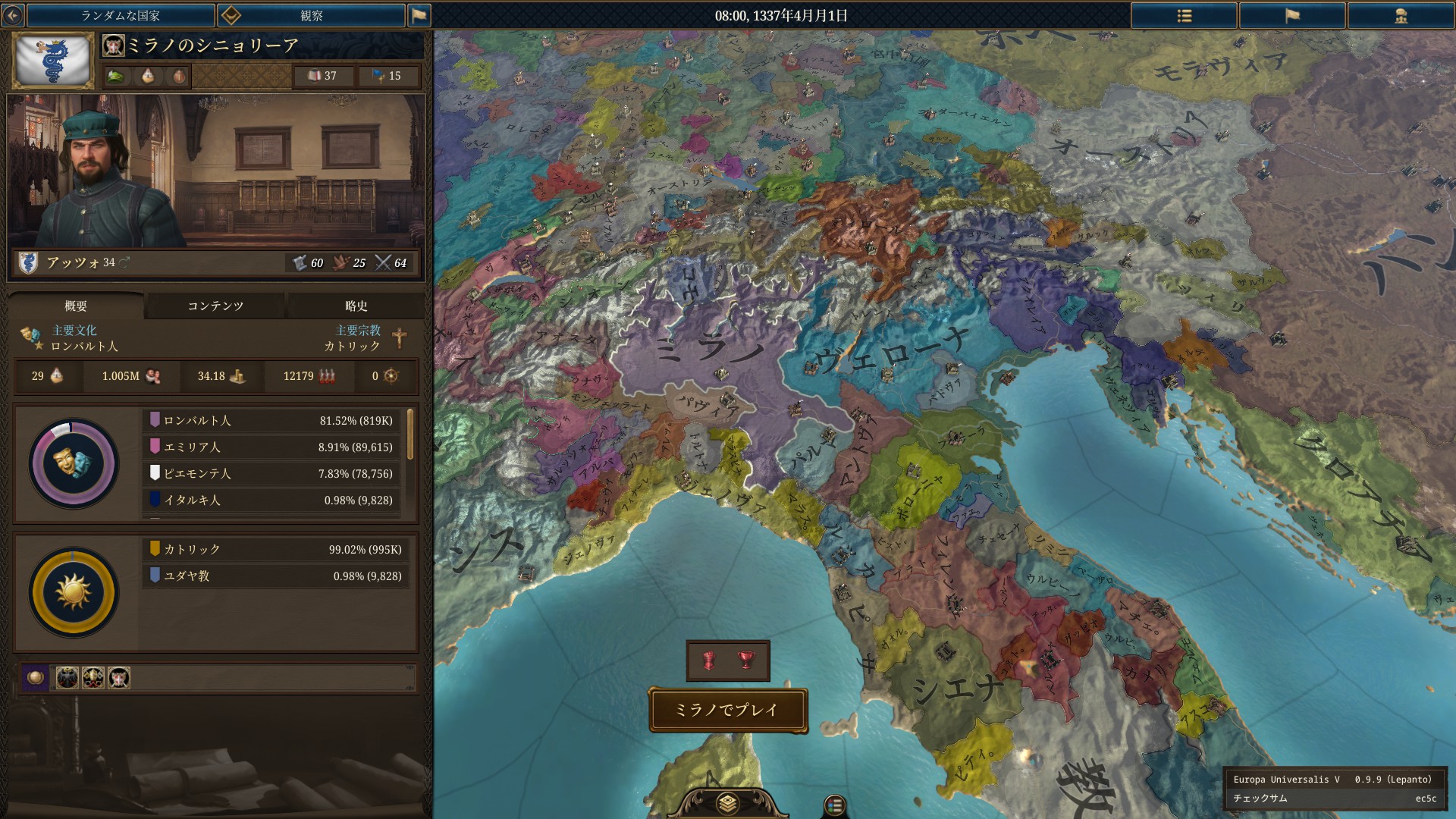Click the カトリック main religion link
Image resolution: width=1456 pixels, height=819 pixels.
(x=350, y=346)
